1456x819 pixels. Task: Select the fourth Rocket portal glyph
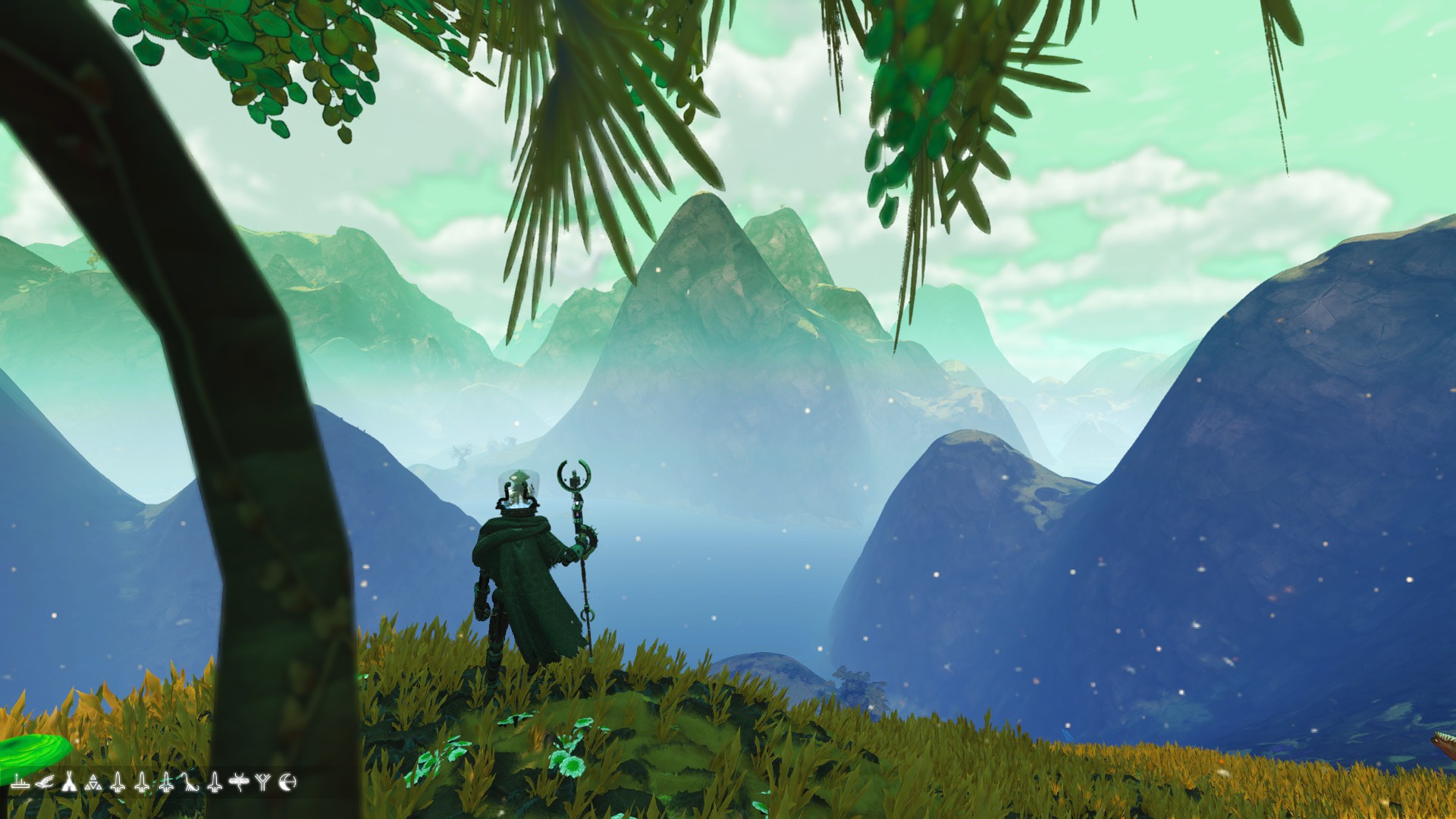tap(215, 783)
